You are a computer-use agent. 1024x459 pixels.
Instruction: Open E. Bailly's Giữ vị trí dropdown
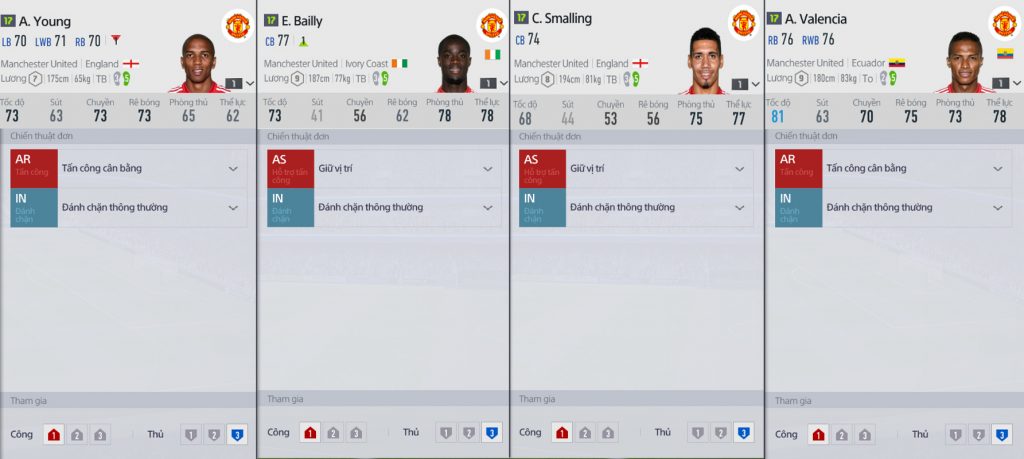488,168
